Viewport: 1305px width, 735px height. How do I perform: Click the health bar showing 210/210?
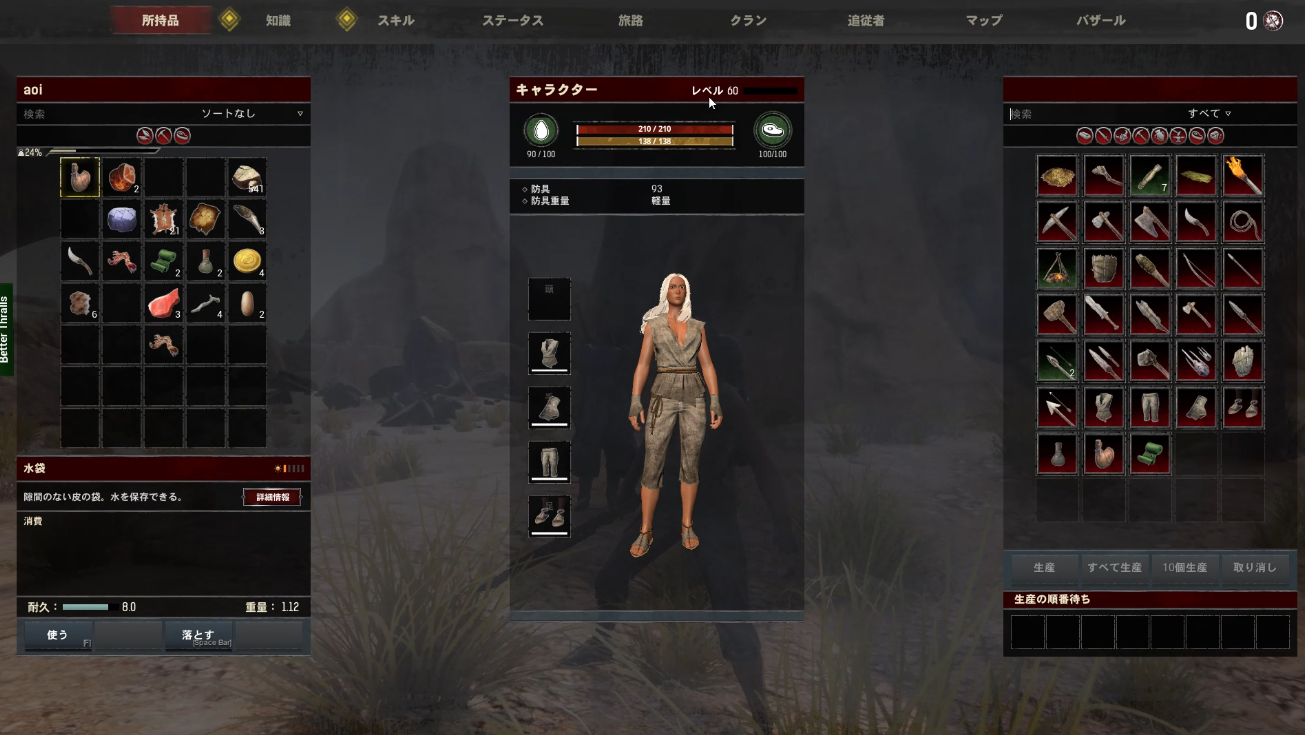655,127
